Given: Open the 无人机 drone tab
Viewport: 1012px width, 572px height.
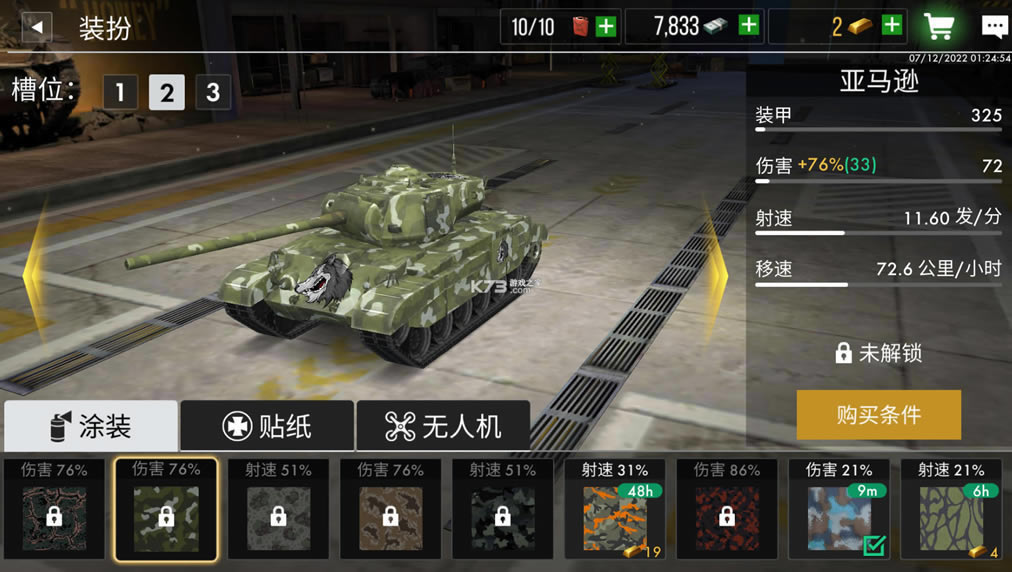Looking at the screenshot, I should pyautogui.click(x=443, y=427).
